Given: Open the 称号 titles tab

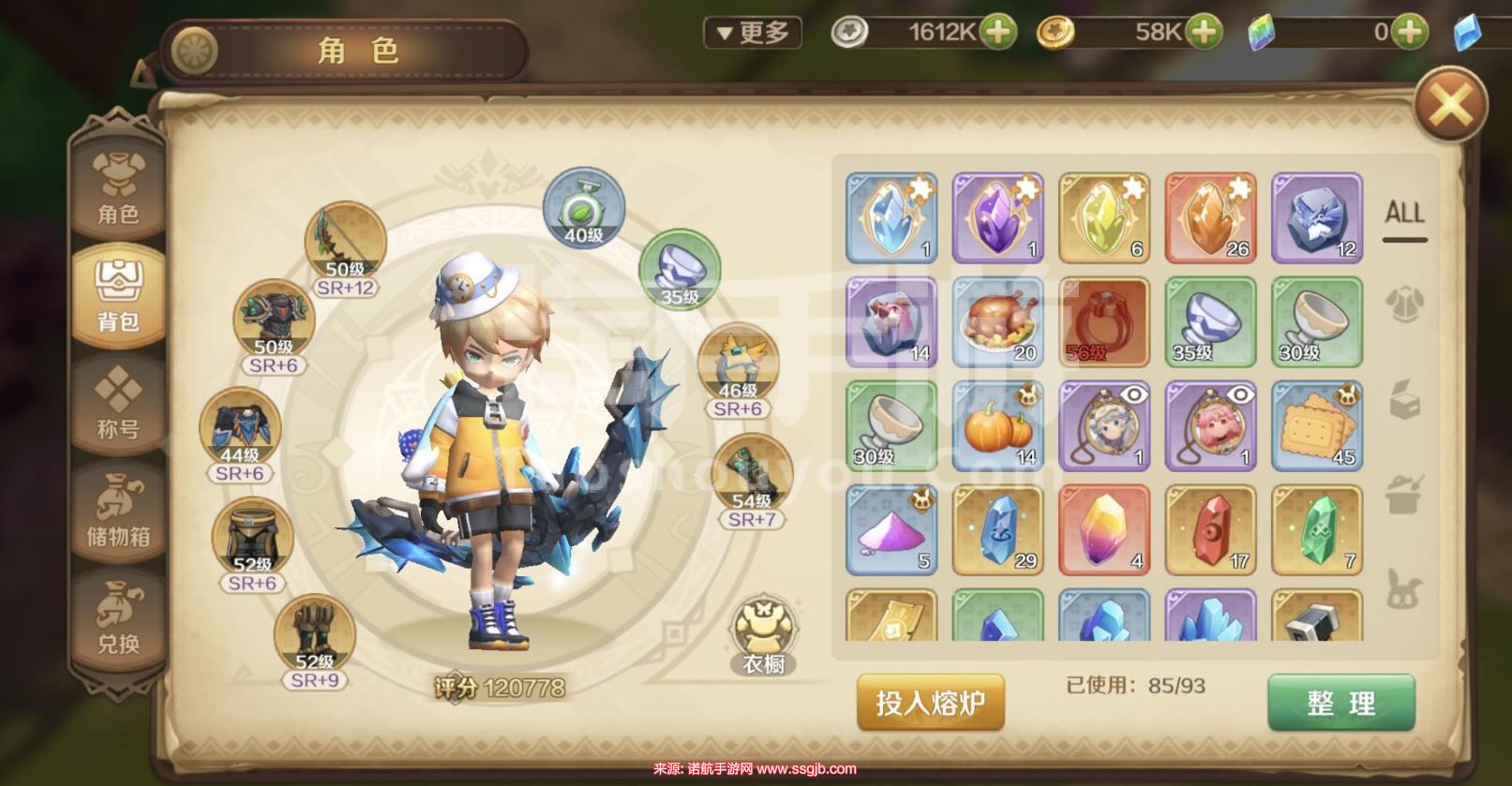Looking at the screenshot, I should click(x=118, y=404).
